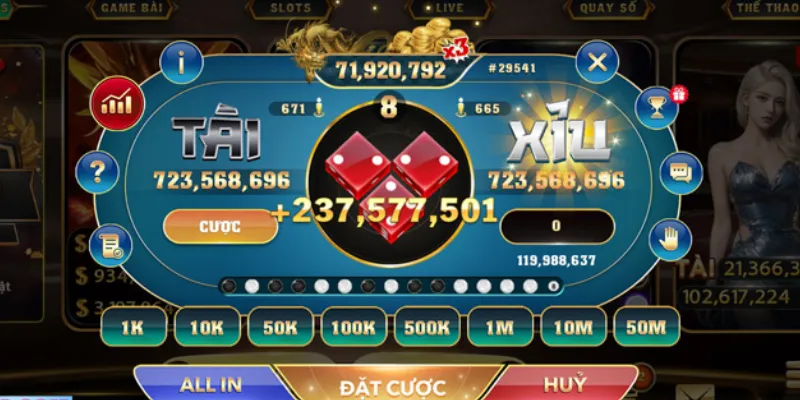
Task: Choose the 10K chip
Action: point(207,327)
